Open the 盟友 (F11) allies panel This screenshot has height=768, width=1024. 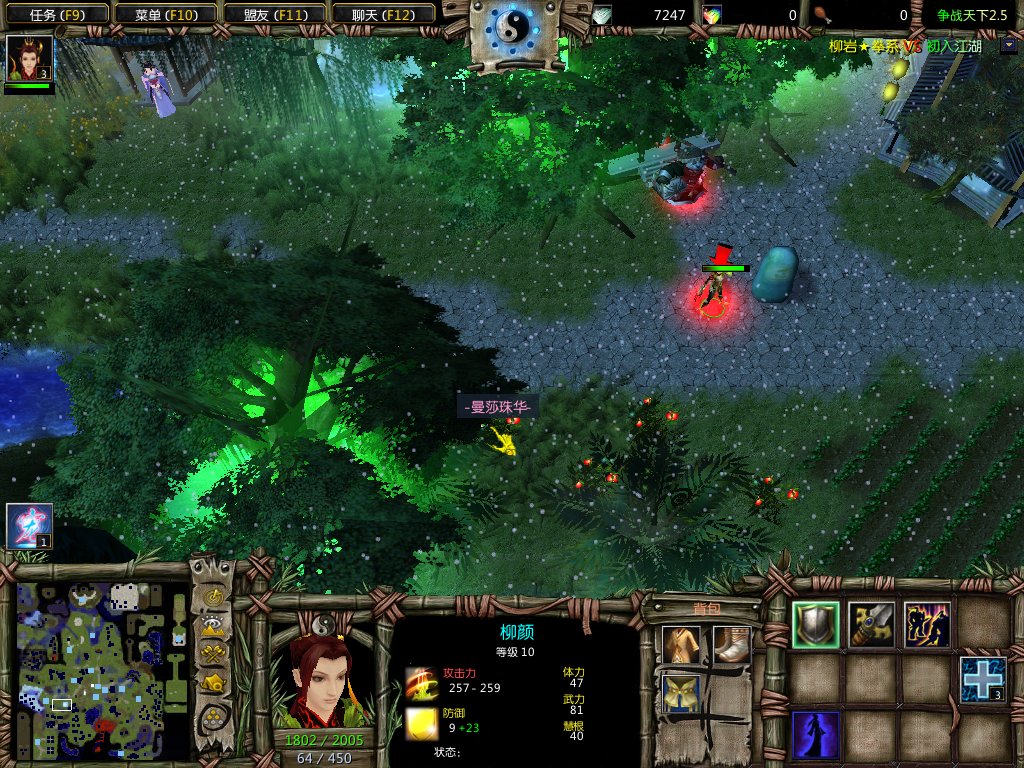pos(272,14)
